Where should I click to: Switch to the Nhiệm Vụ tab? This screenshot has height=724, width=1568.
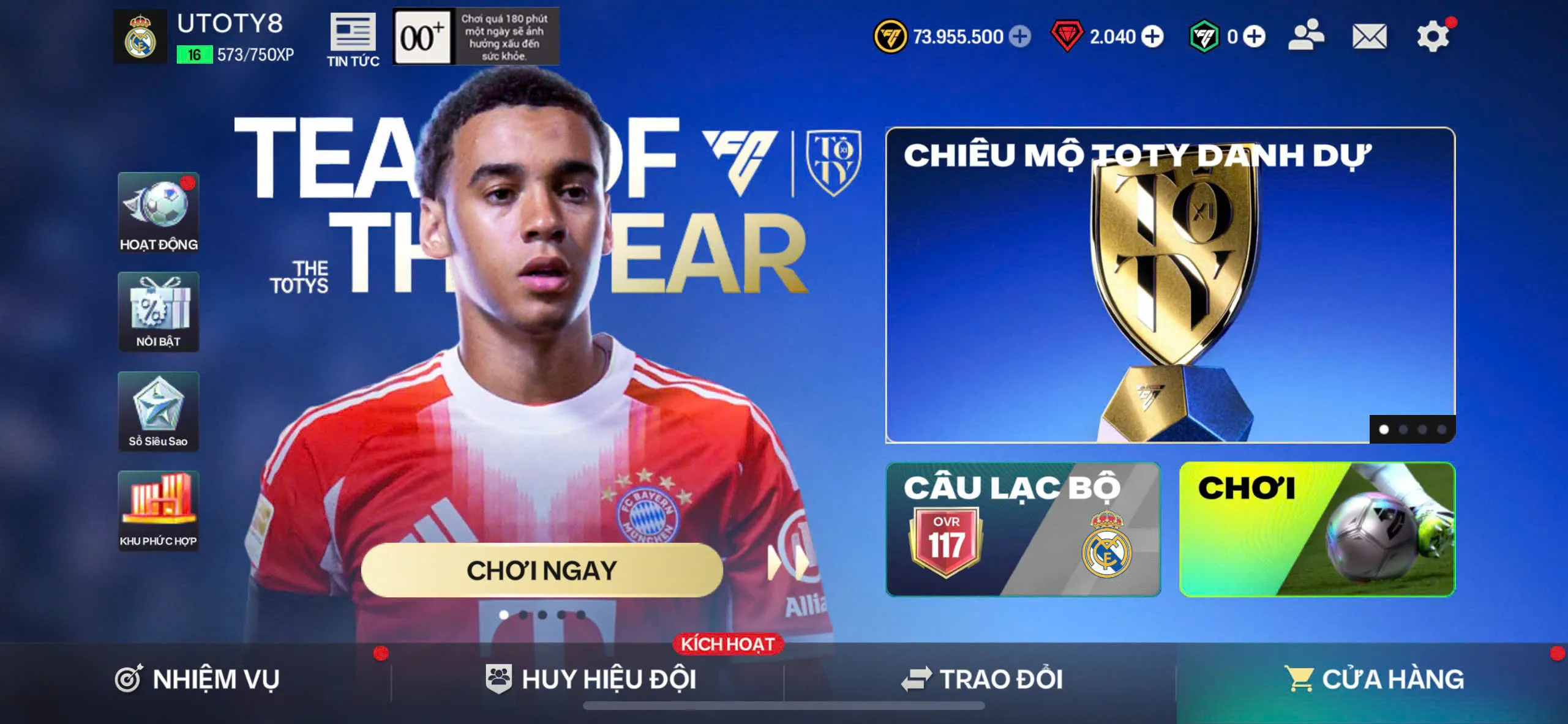click(x=197, y=679)
